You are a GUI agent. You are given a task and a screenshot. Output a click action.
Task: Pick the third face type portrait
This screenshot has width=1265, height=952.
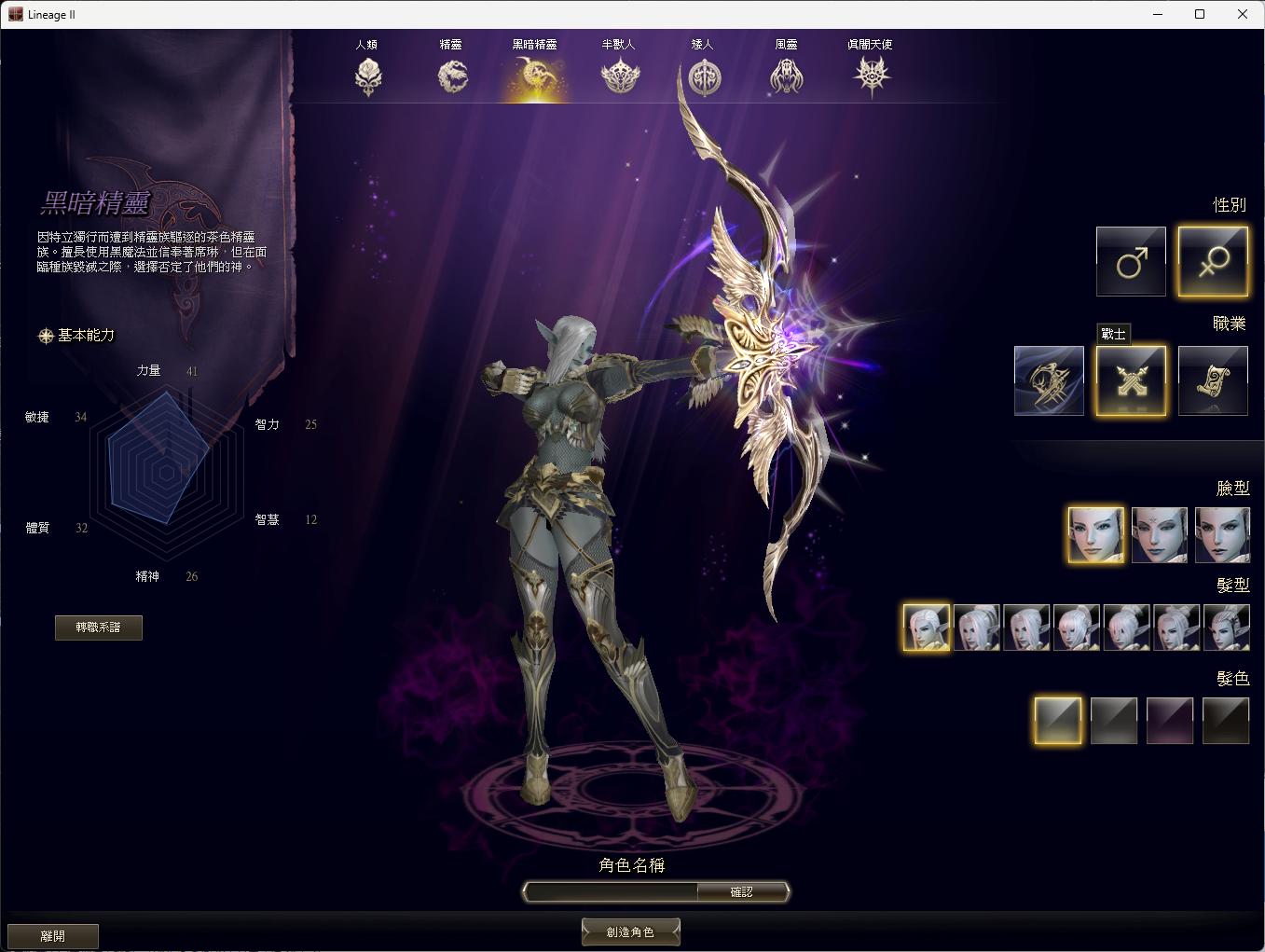[x=1222, y=535]
